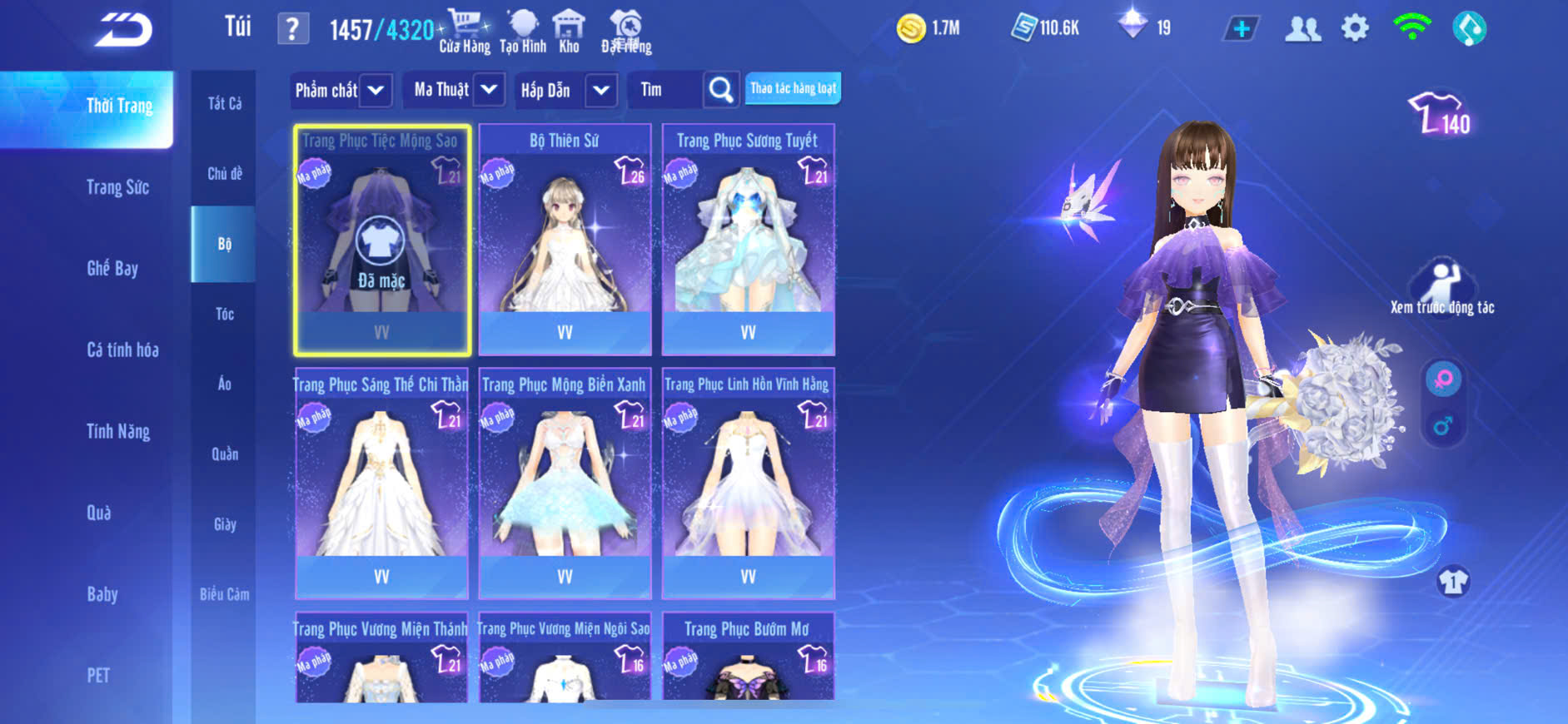
Task: Expand the Phẩm chất dropdown
Action: [x=376, y=90]
